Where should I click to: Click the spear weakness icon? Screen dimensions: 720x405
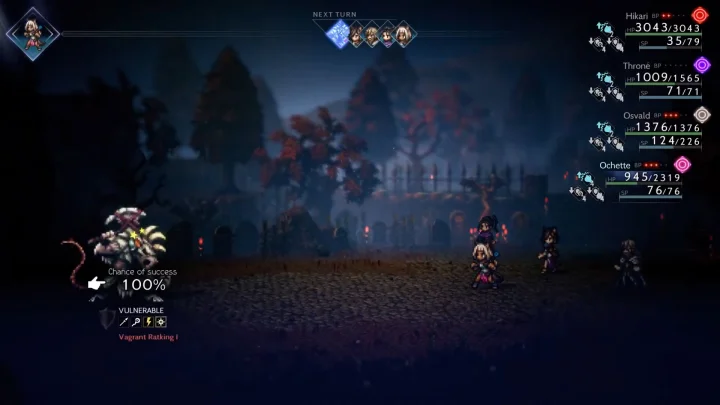point(124,322)
